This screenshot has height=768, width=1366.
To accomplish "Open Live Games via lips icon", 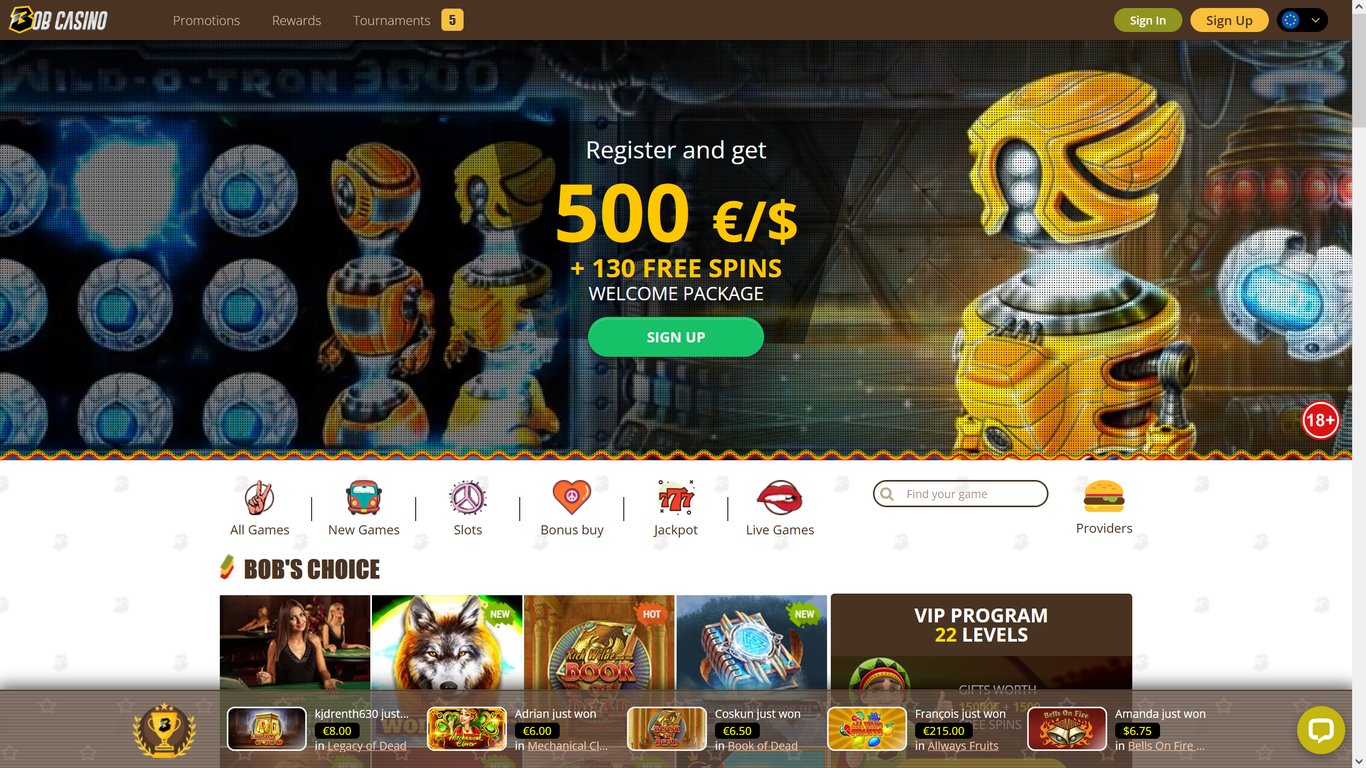I will pyautogui.click(x=779, y=500).
